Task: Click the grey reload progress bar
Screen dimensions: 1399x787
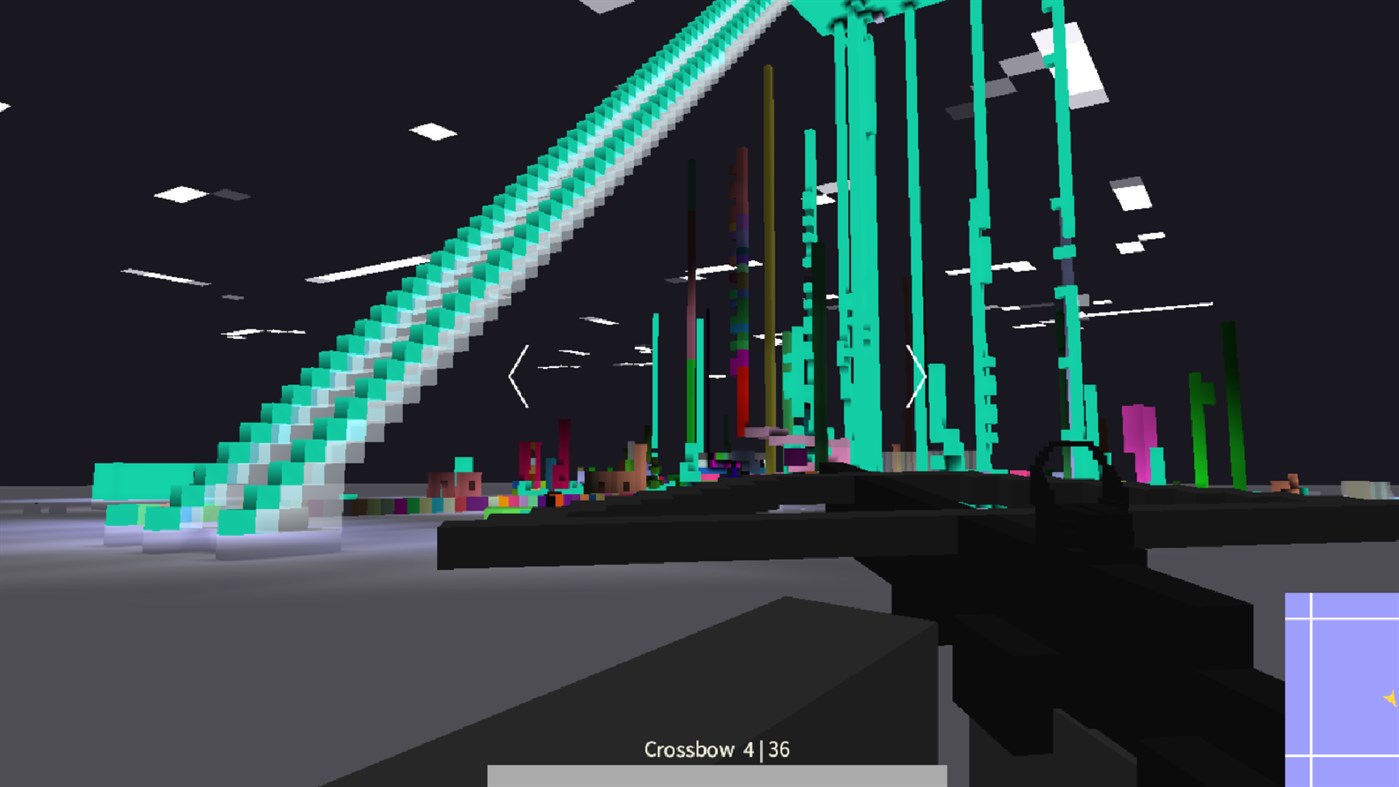Action: click(715, 775)
